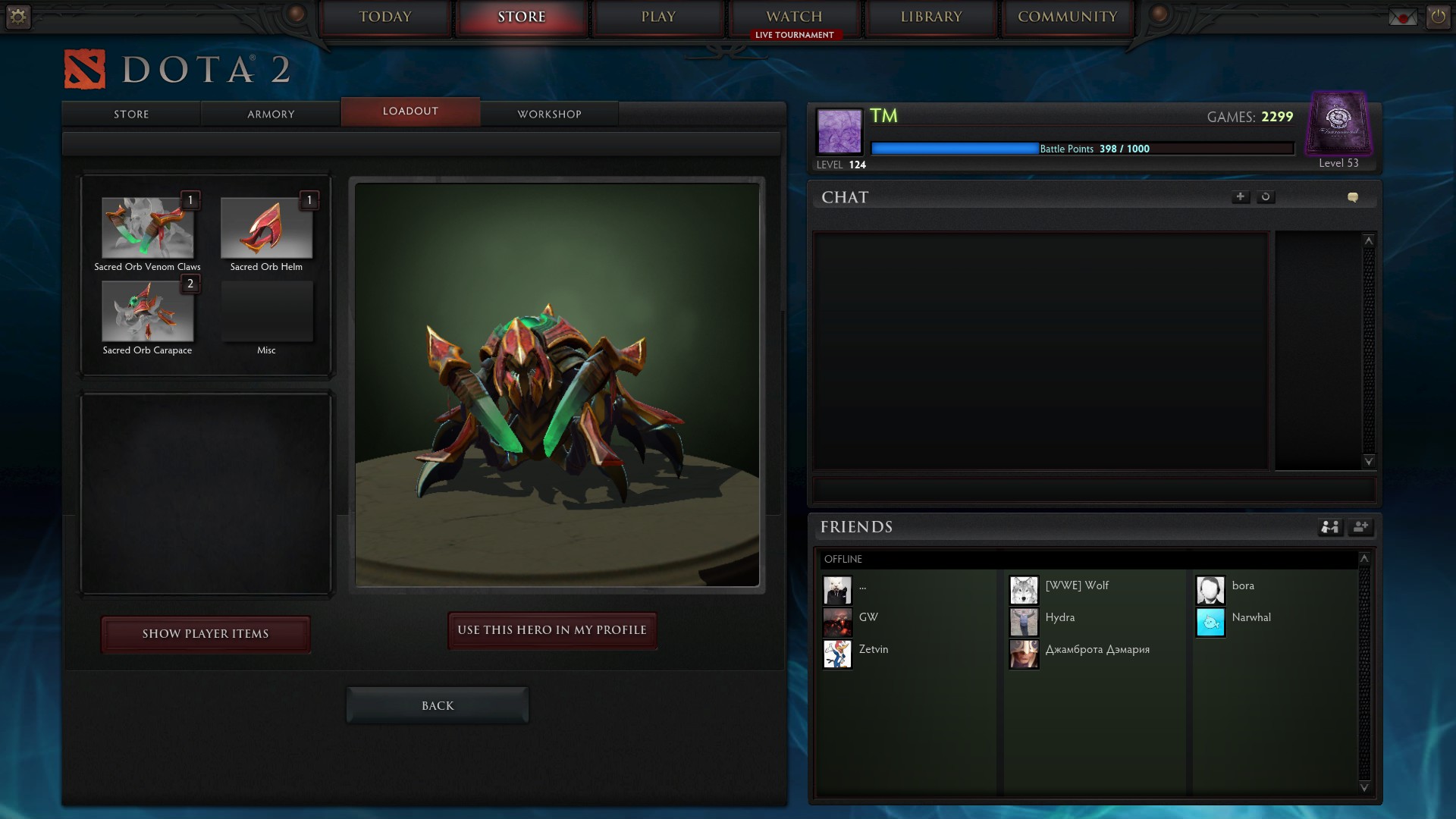Pick the Sacred Orb Carapace slot
The height and width of the screenshot is (819, 1456).
pos(148,312)
